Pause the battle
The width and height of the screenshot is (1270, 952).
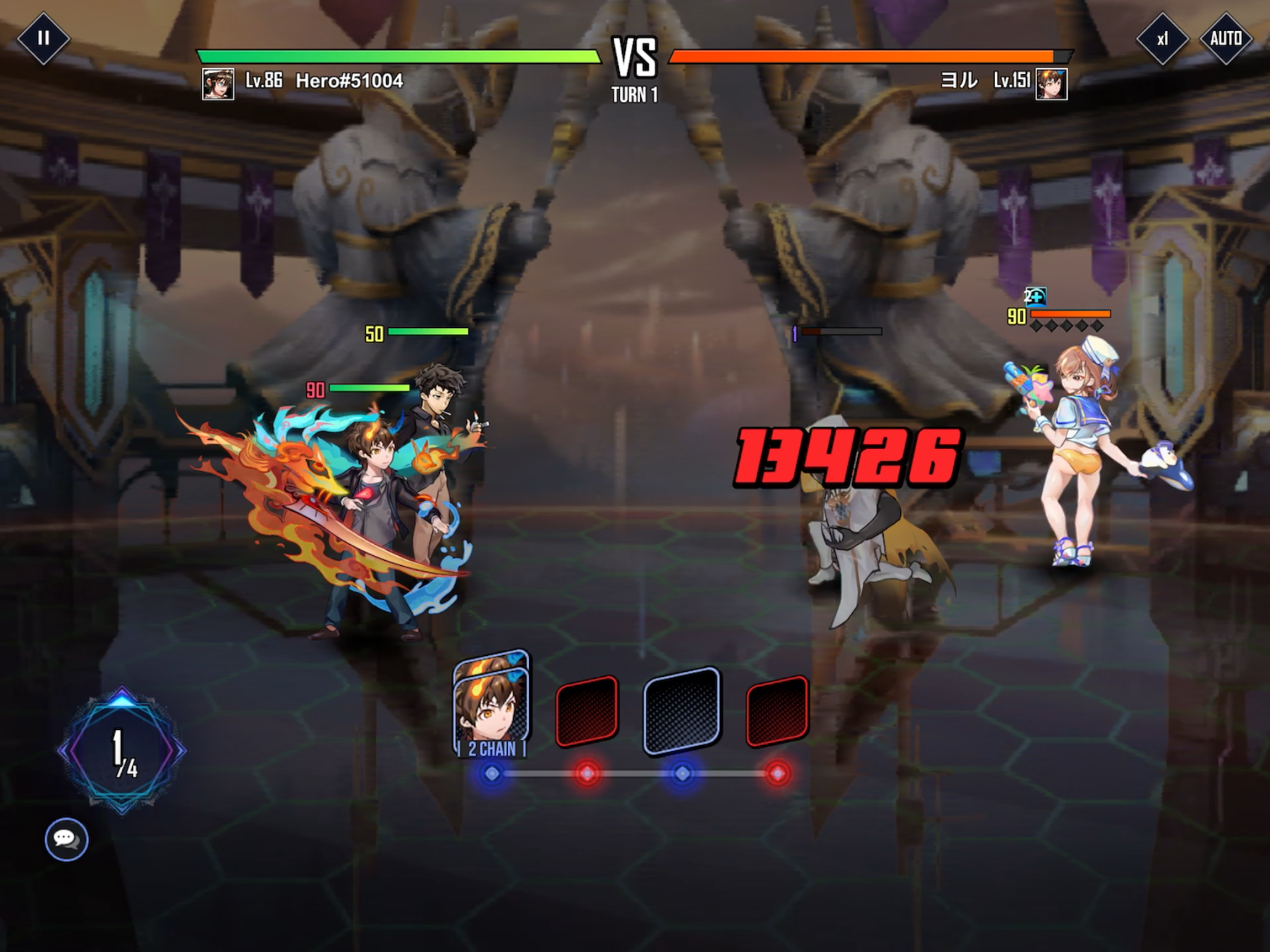(43, 39)
